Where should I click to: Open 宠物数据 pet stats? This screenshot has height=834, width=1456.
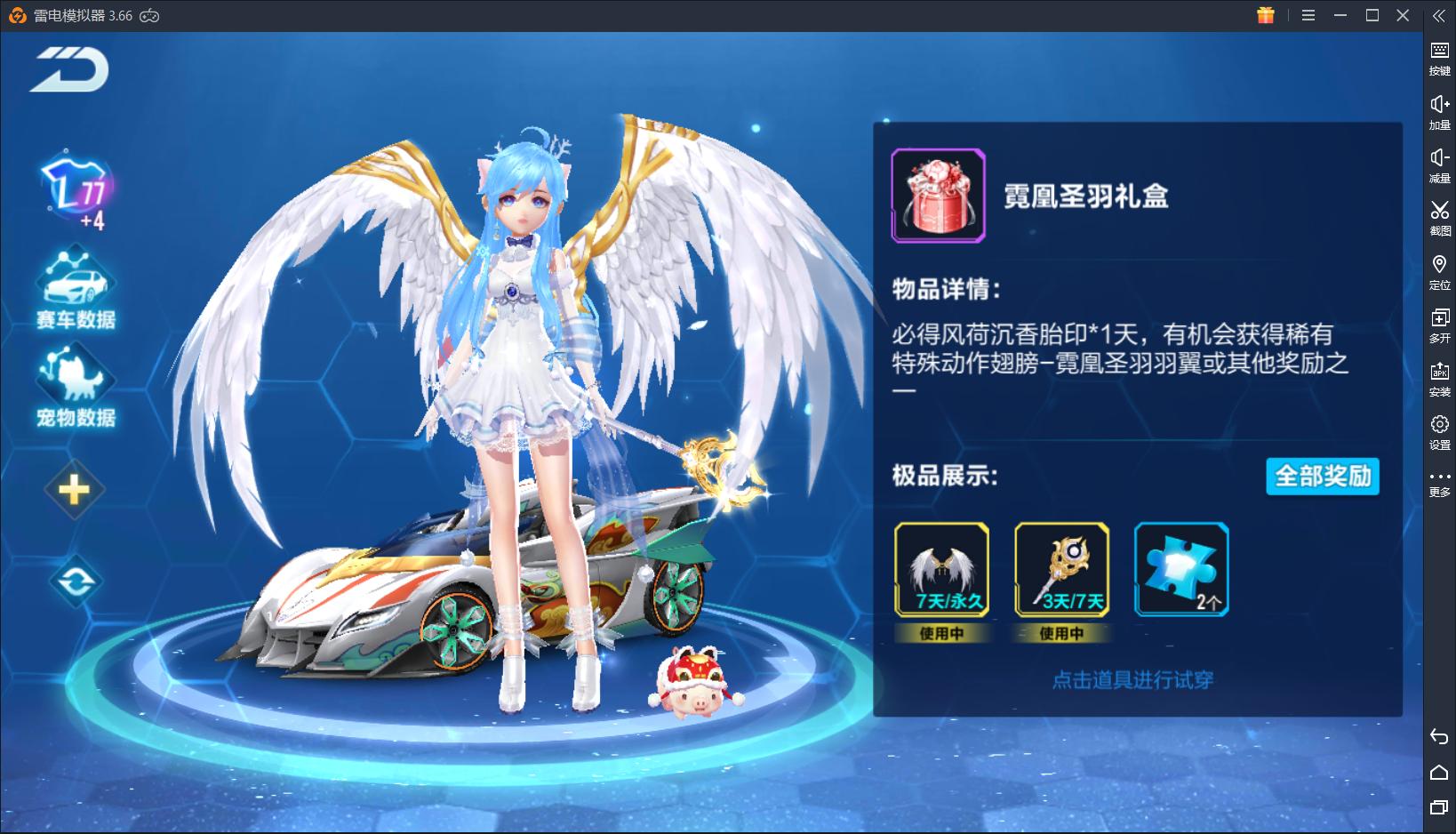[x=76, y=389]
